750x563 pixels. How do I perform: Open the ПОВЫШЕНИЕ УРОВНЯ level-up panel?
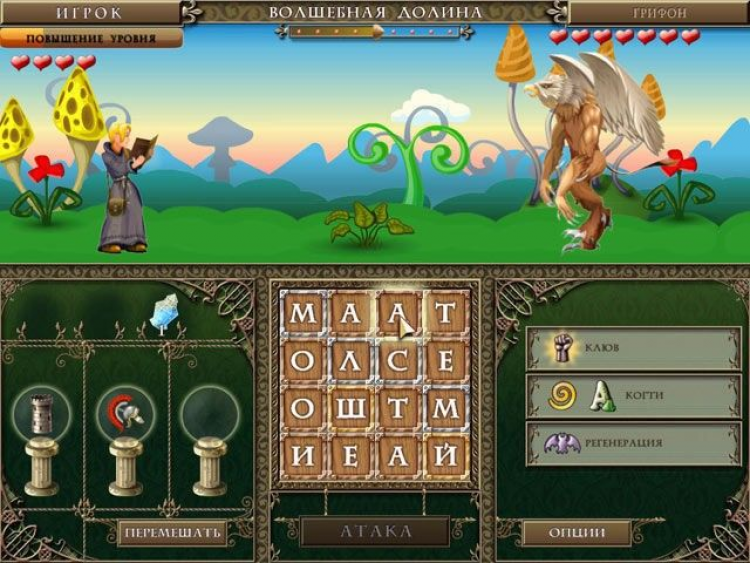pyautogui.click(x=91, y=38)
